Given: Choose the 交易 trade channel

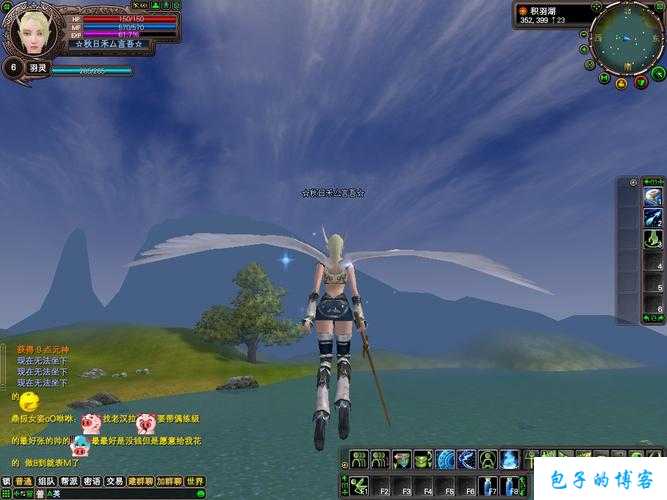Looking at the screenshot, I should 115,481.
